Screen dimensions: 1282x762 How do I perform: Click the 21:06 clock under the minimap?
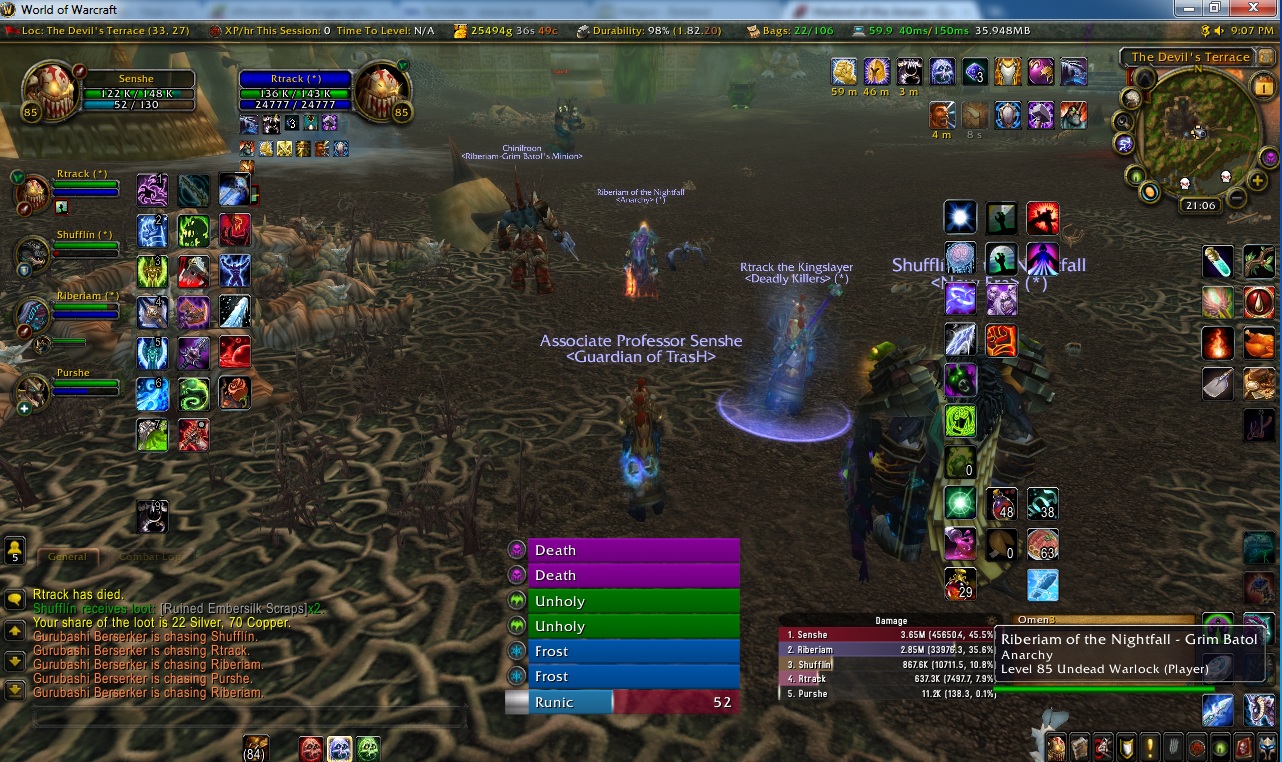[1200, 206]
